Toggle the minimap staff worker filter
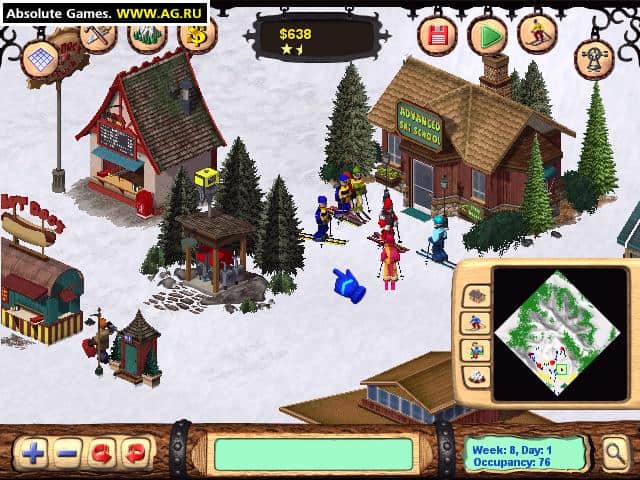The width and height of the screenshot is (640, 480). (476, 350)
